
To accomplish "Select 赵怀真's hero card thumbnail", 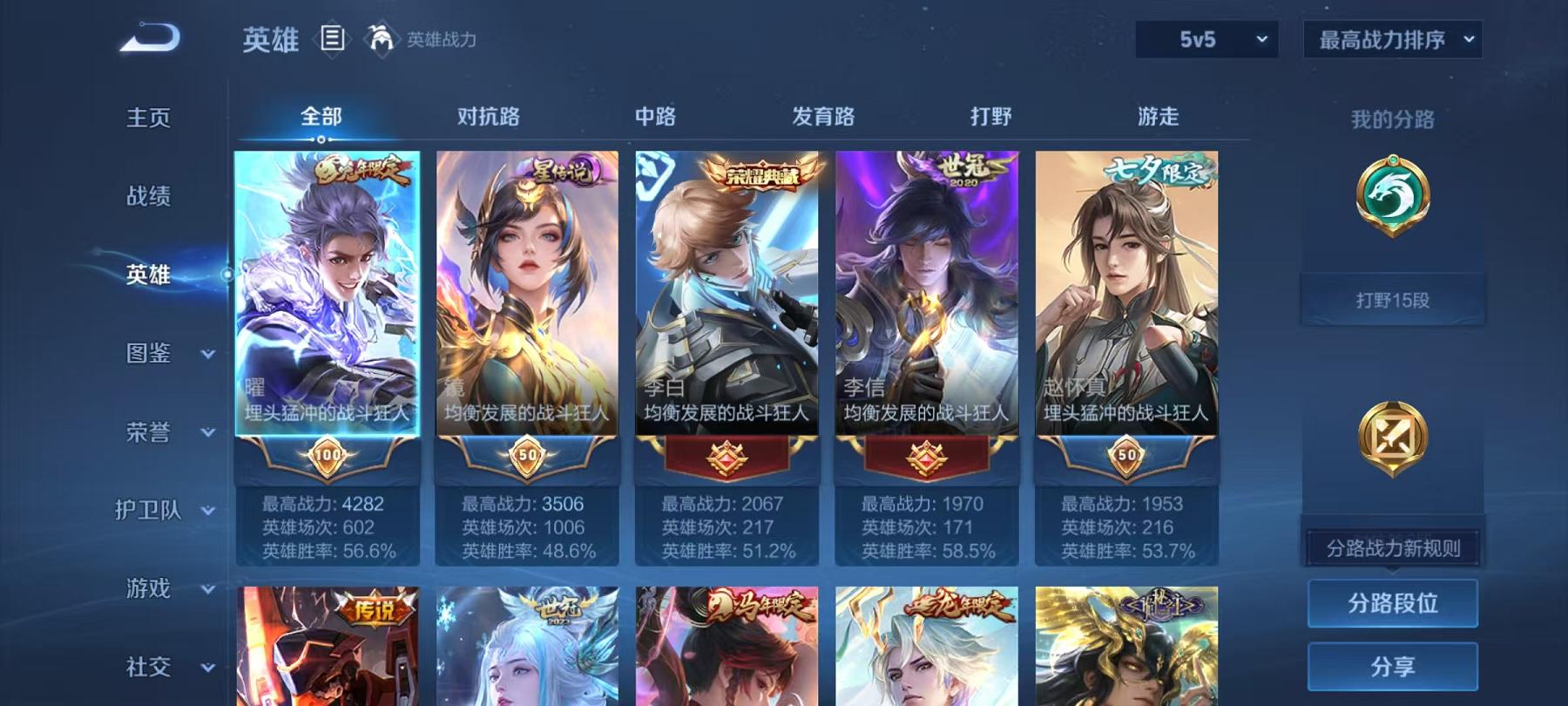I will pos(1125,288).
